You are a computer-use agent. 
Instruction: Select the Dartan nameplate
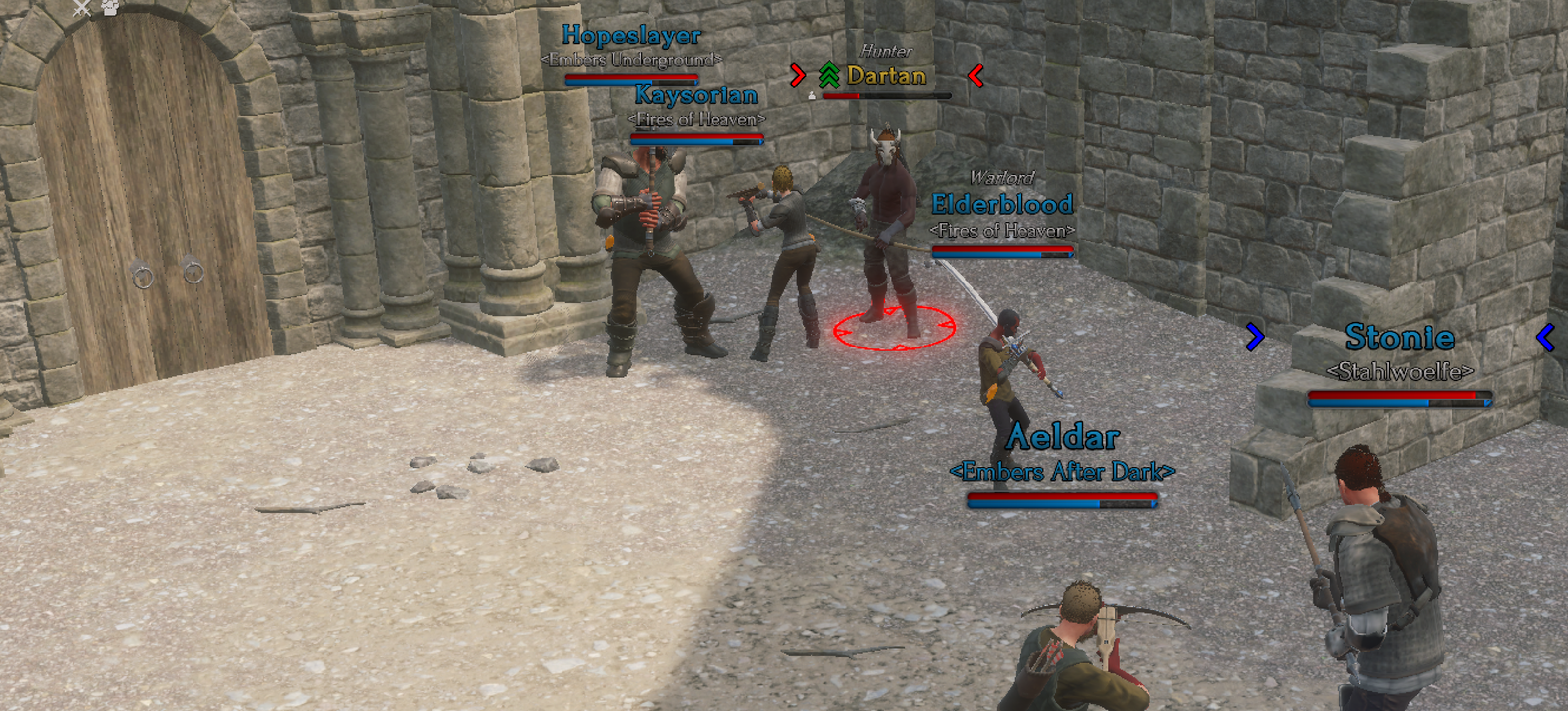tap(886, 76)
